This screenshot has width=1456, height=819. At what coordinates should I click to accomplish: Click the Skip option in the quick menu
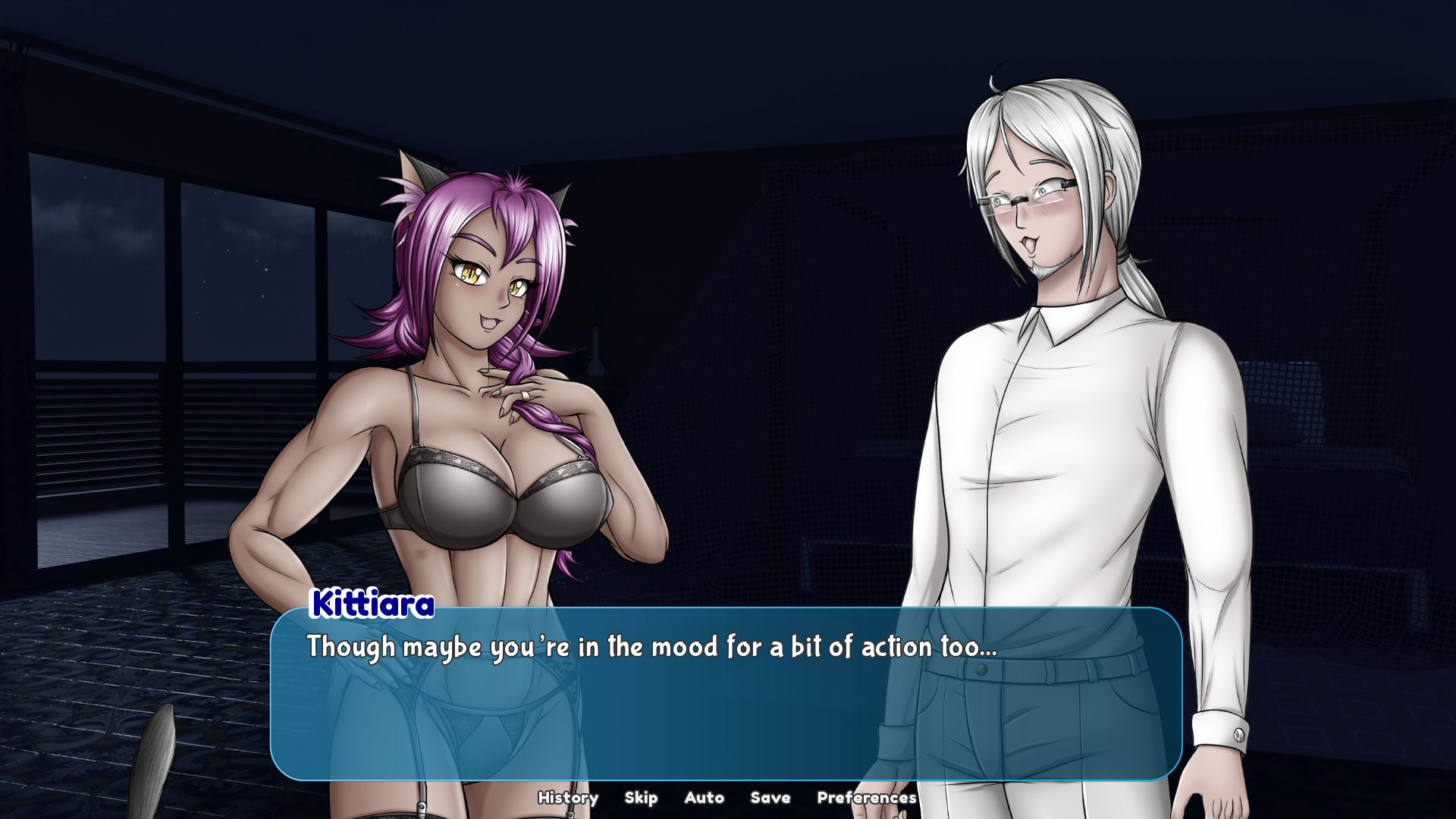coord(642,798)
